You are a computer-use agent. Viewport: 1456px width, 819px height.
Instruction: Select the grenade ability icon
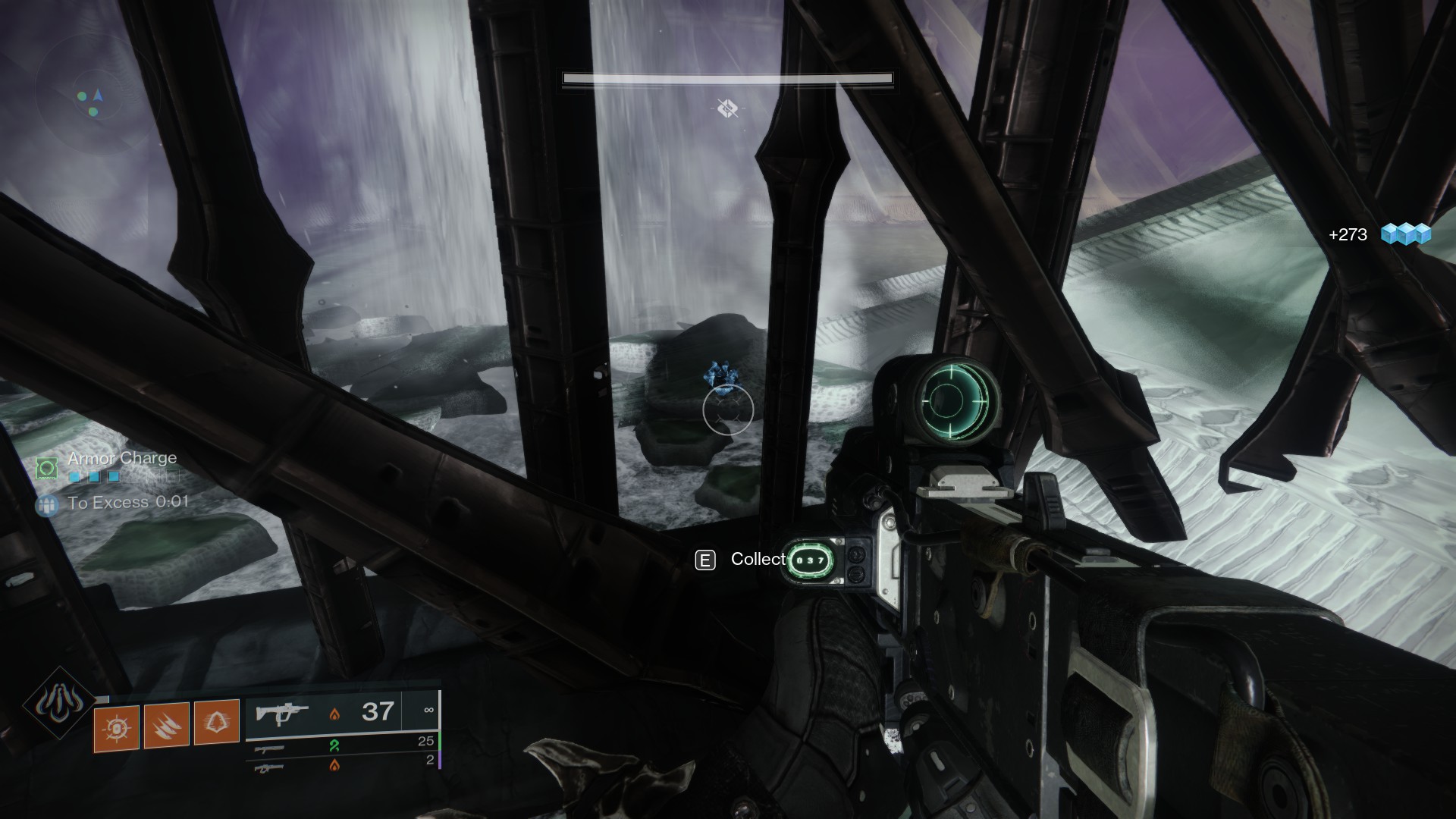coord(117,727)
